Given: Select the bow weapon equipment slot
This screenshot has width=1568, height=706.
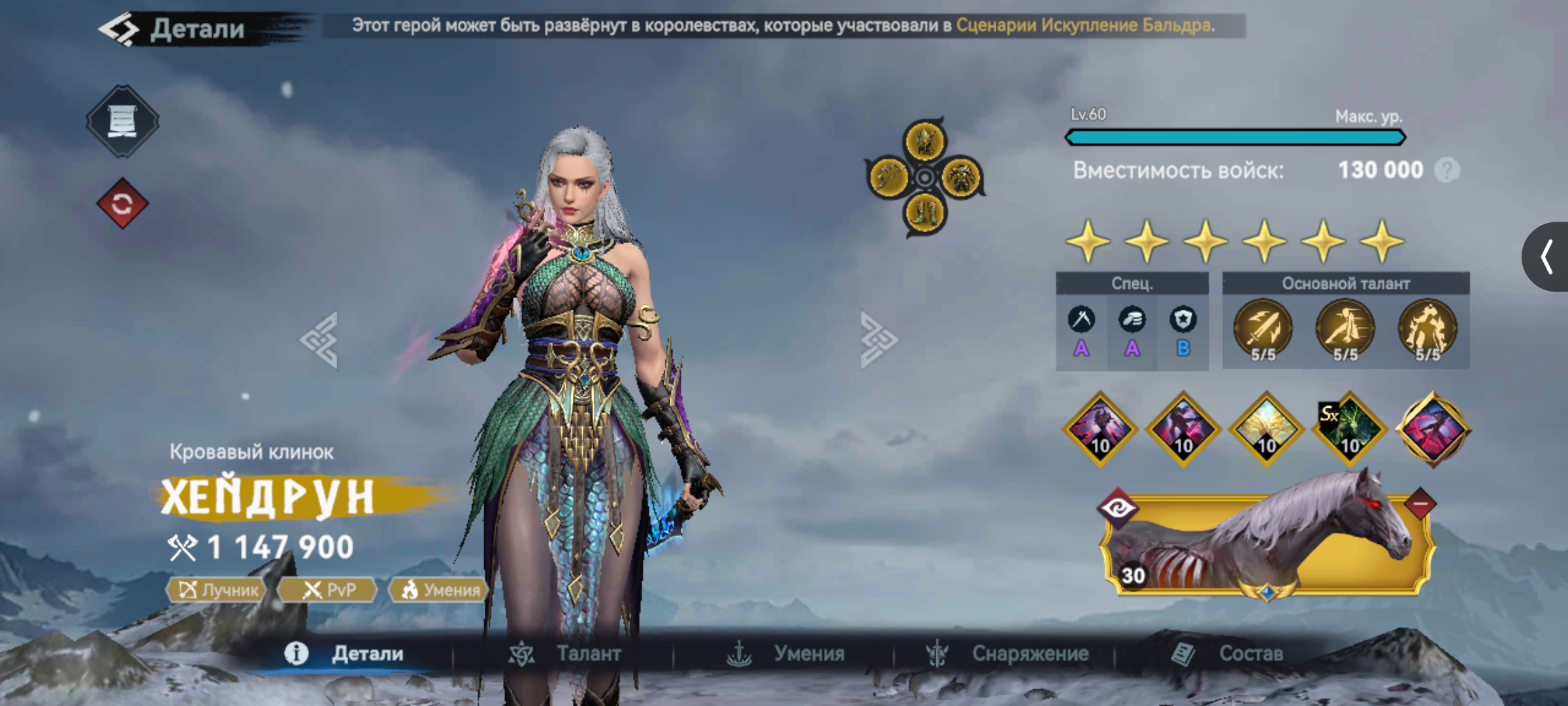Looking at the screenshot, I should [x=889, y=176].
